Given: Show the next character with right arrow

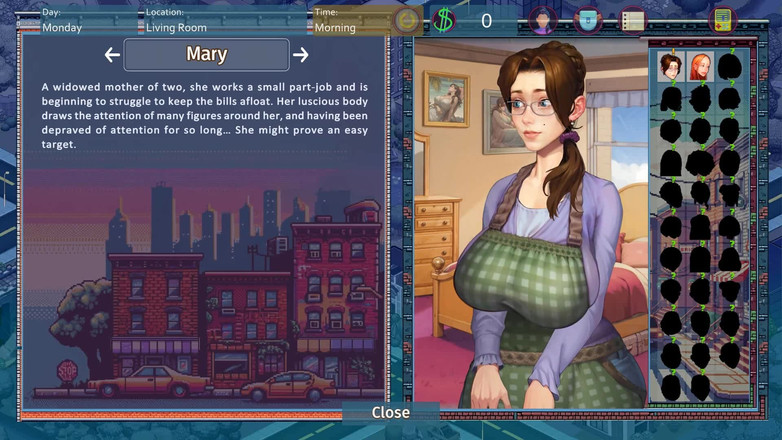Looking at the screenshot, I should 300,55.
